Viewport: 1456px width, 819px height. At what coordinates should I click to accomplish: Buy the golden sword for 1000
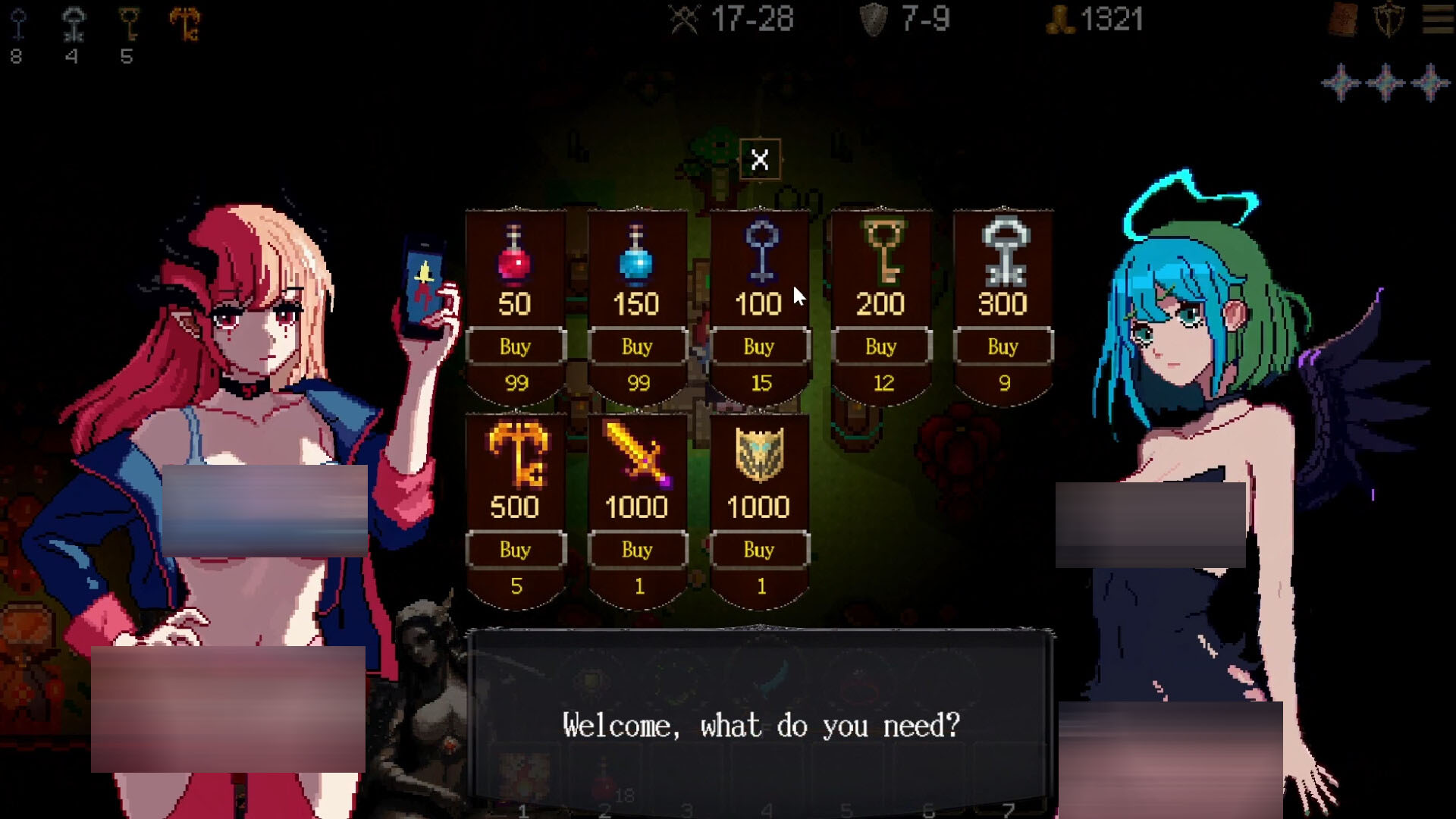click(637, 550)
